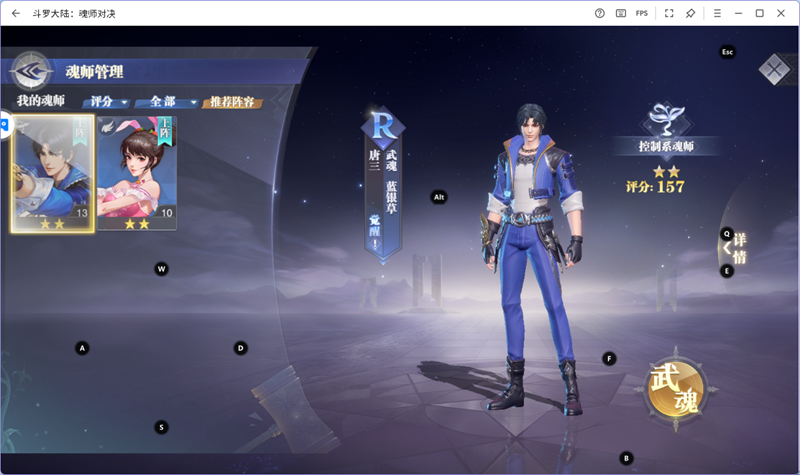Open the 评分 sort dropdown
The width and height of the screenshot is (800, 475).
[x=109, y=102]
